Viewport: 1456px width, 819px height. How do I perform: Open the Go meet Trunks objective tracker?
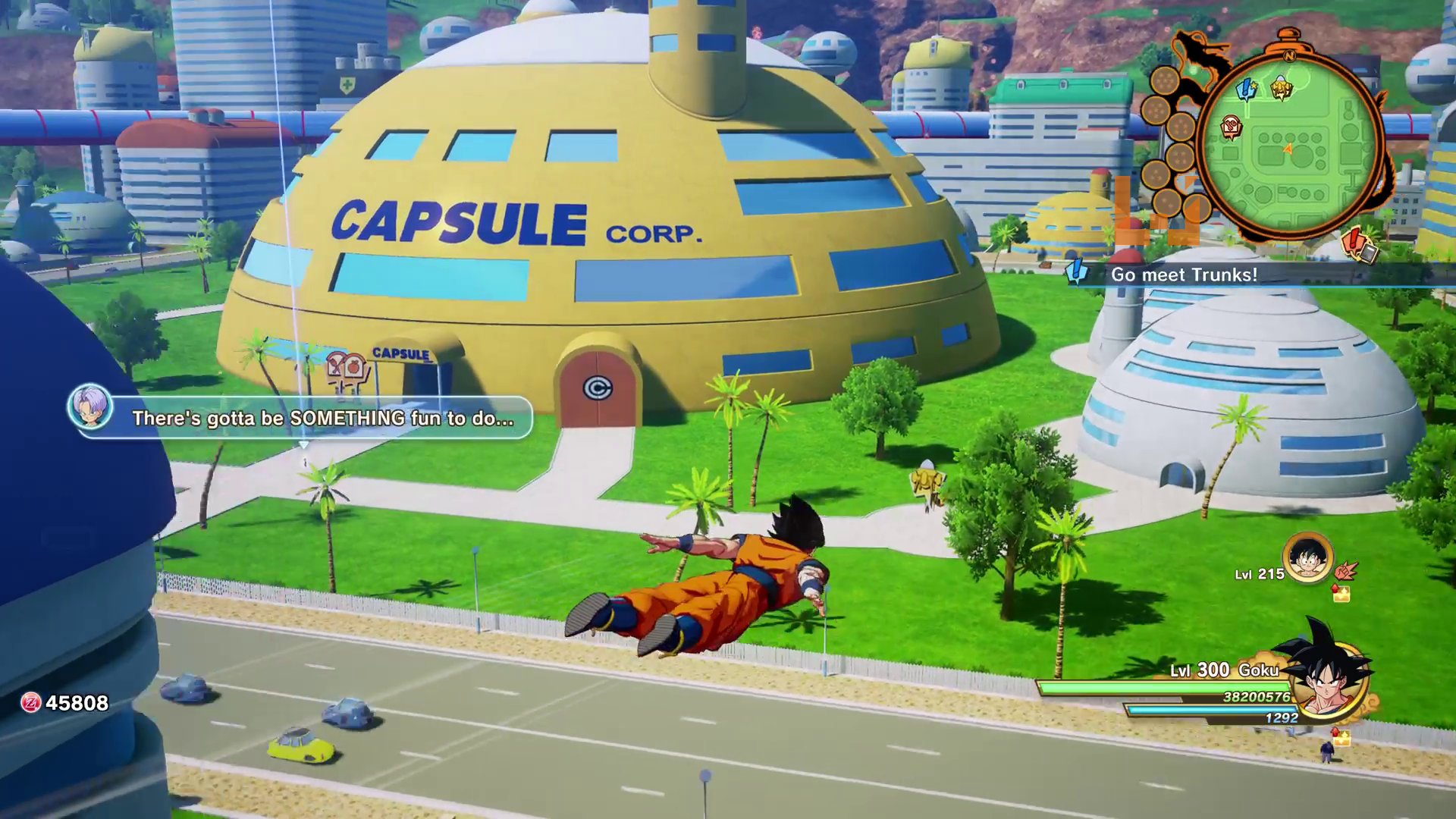(1184, 275)
